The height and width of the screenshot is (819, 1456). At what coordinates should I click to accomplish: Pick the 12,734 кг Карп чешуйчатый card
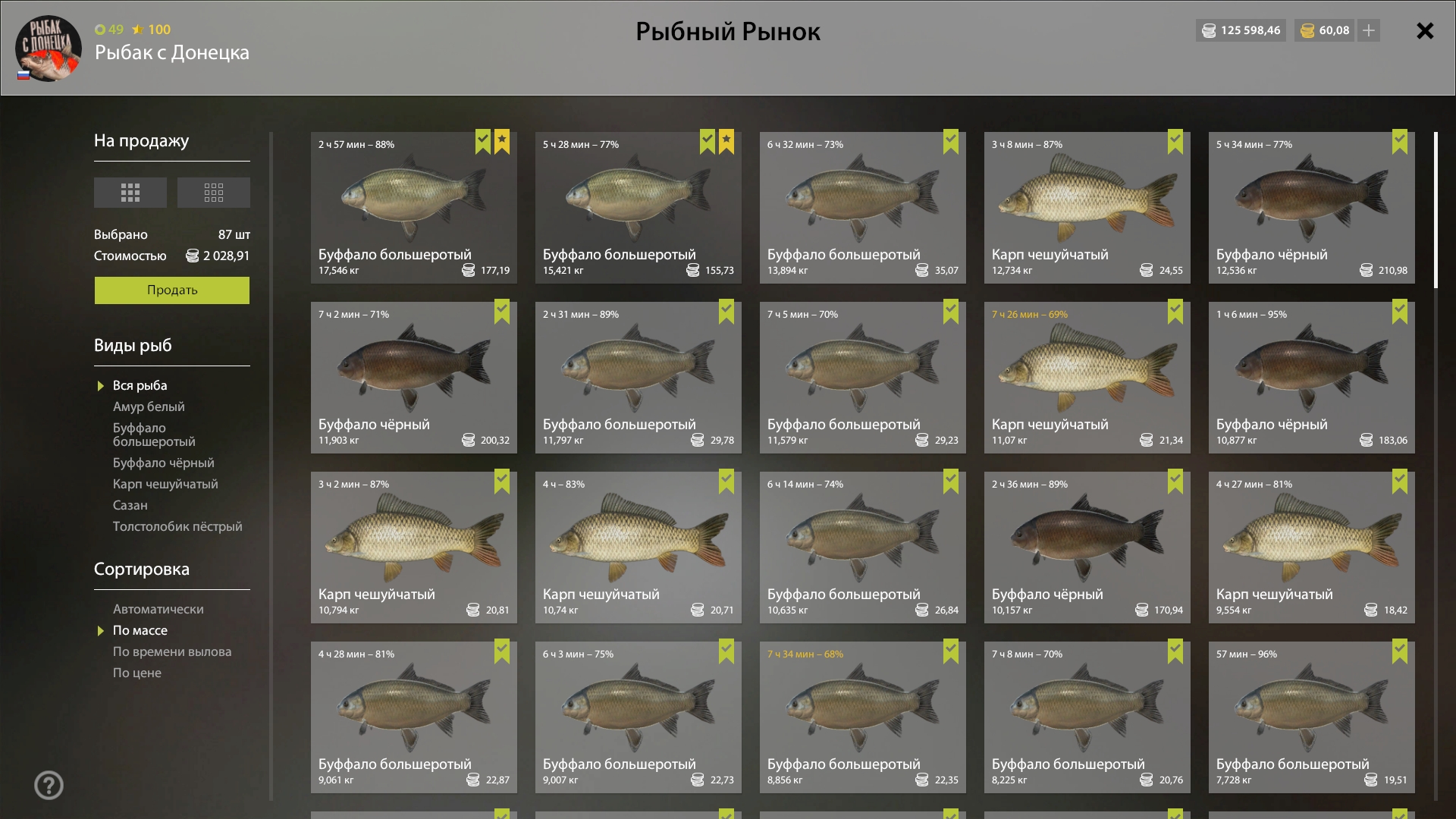point(1087,208)
